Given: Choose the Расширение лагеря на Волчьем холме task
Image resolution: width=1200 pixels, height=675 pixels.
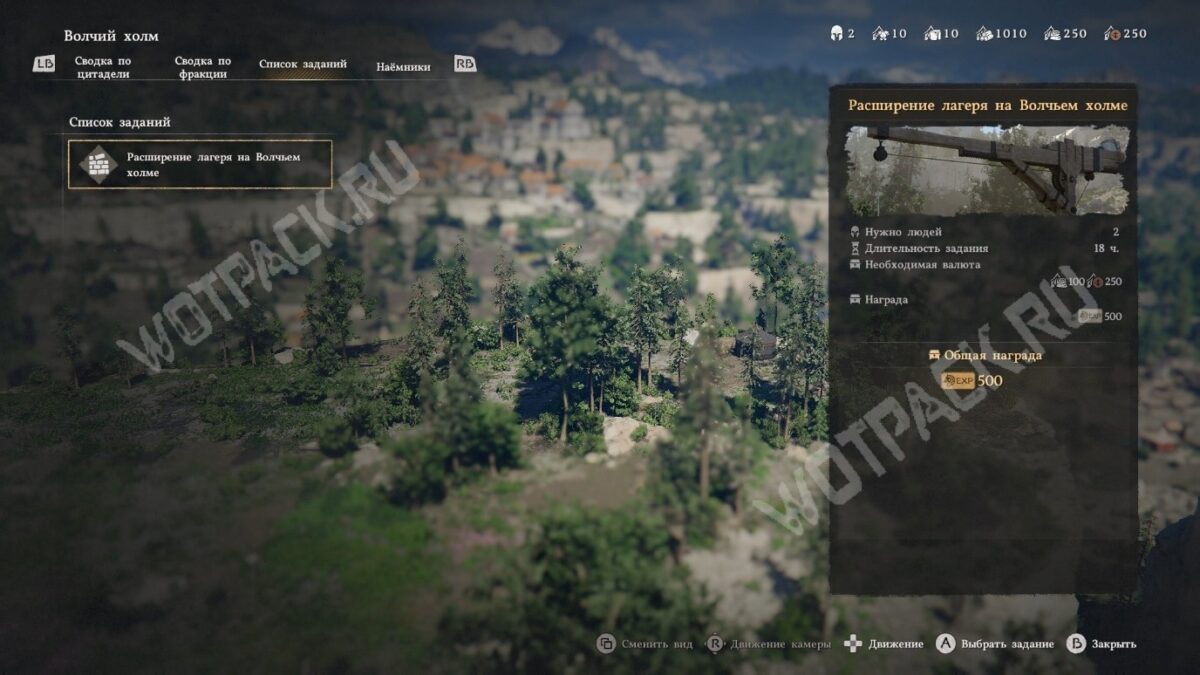Looking at the screenshot, I should pyautogui.click(x=200, y=164).
